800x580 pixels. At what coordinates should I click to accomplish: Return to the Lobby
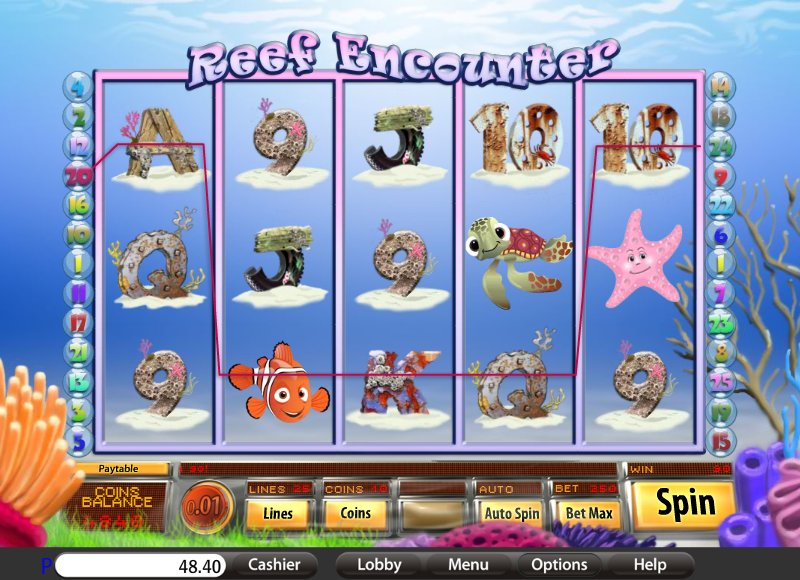pyautogui.click(x=379, y=565)
